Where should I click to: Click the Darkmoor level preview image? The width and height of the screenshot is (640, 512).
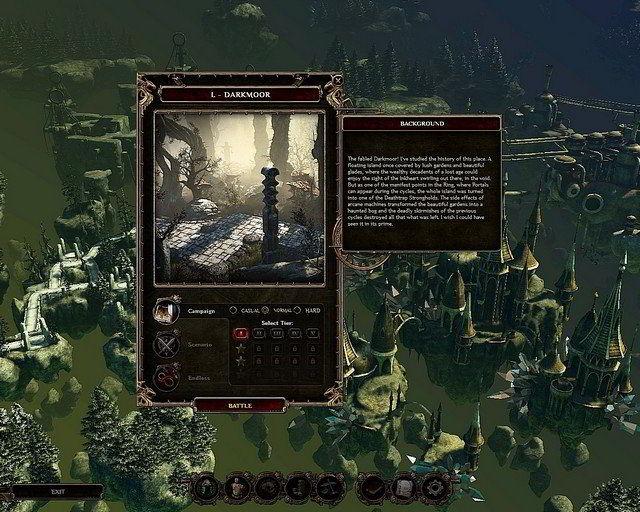(239, 197)
